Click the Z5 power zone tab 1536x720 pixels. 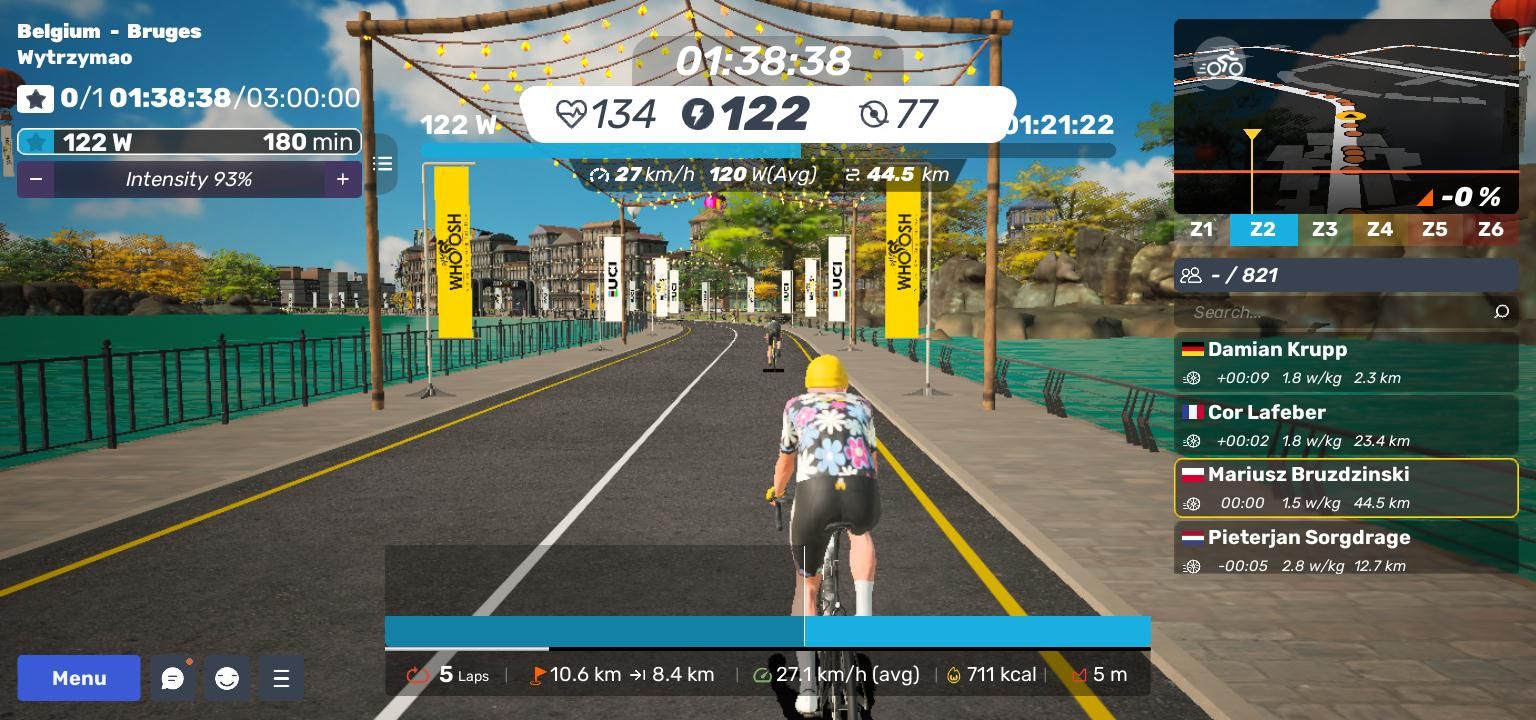pyautogui.click(x=1434, y=229)
